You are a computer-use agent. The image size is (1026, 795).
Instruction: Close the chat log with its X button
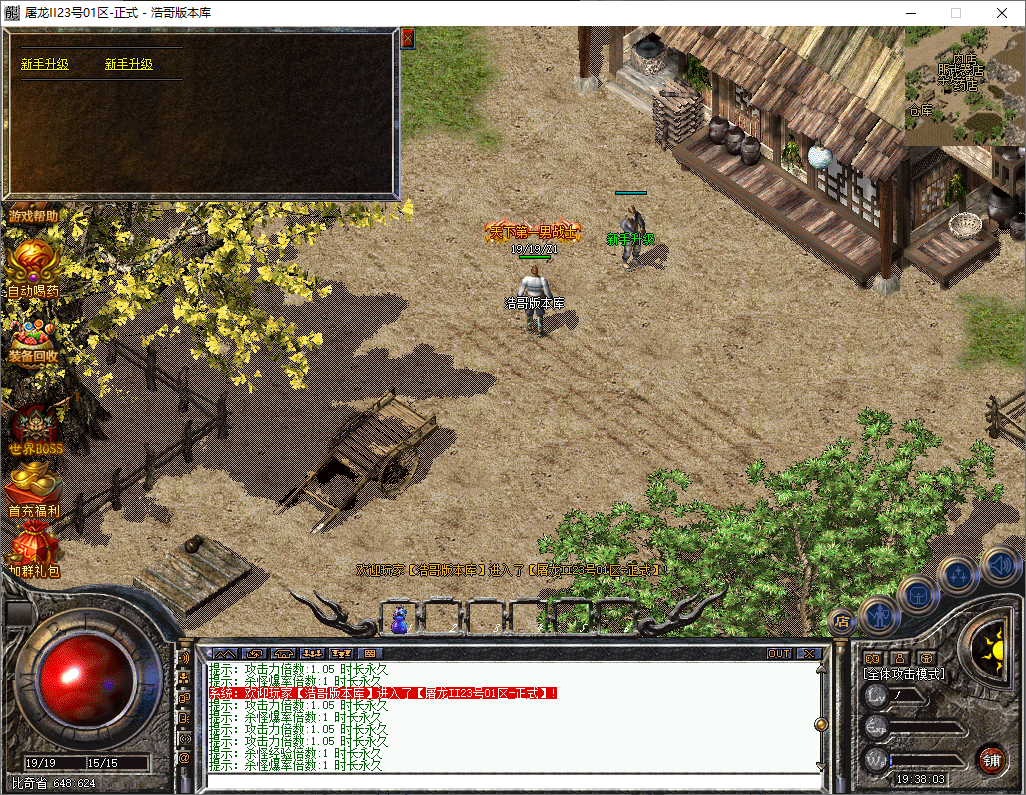(808, 653)
